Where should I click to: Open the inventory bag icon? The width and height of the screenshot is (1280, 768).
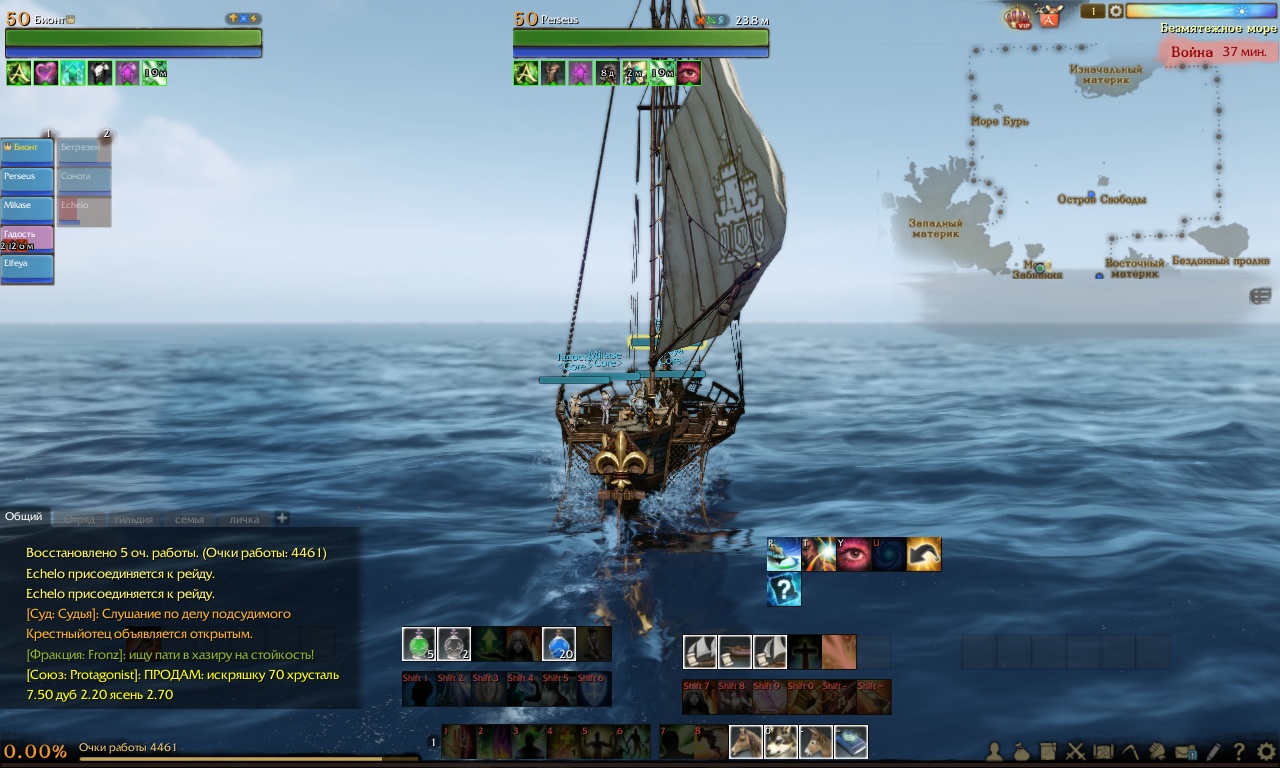click(x=1022, y=752)
